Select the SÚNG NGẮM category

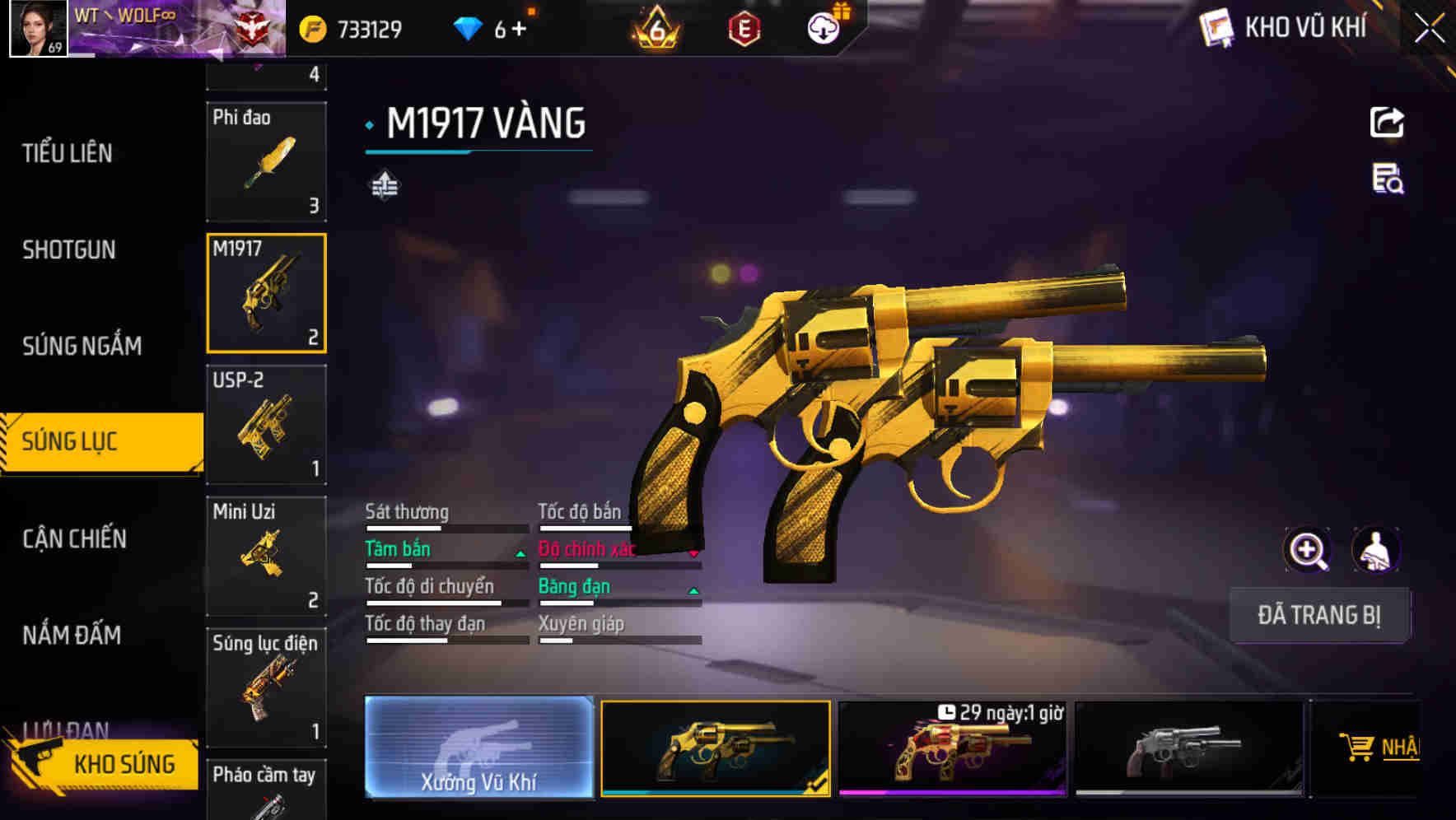tap(82, 346)
